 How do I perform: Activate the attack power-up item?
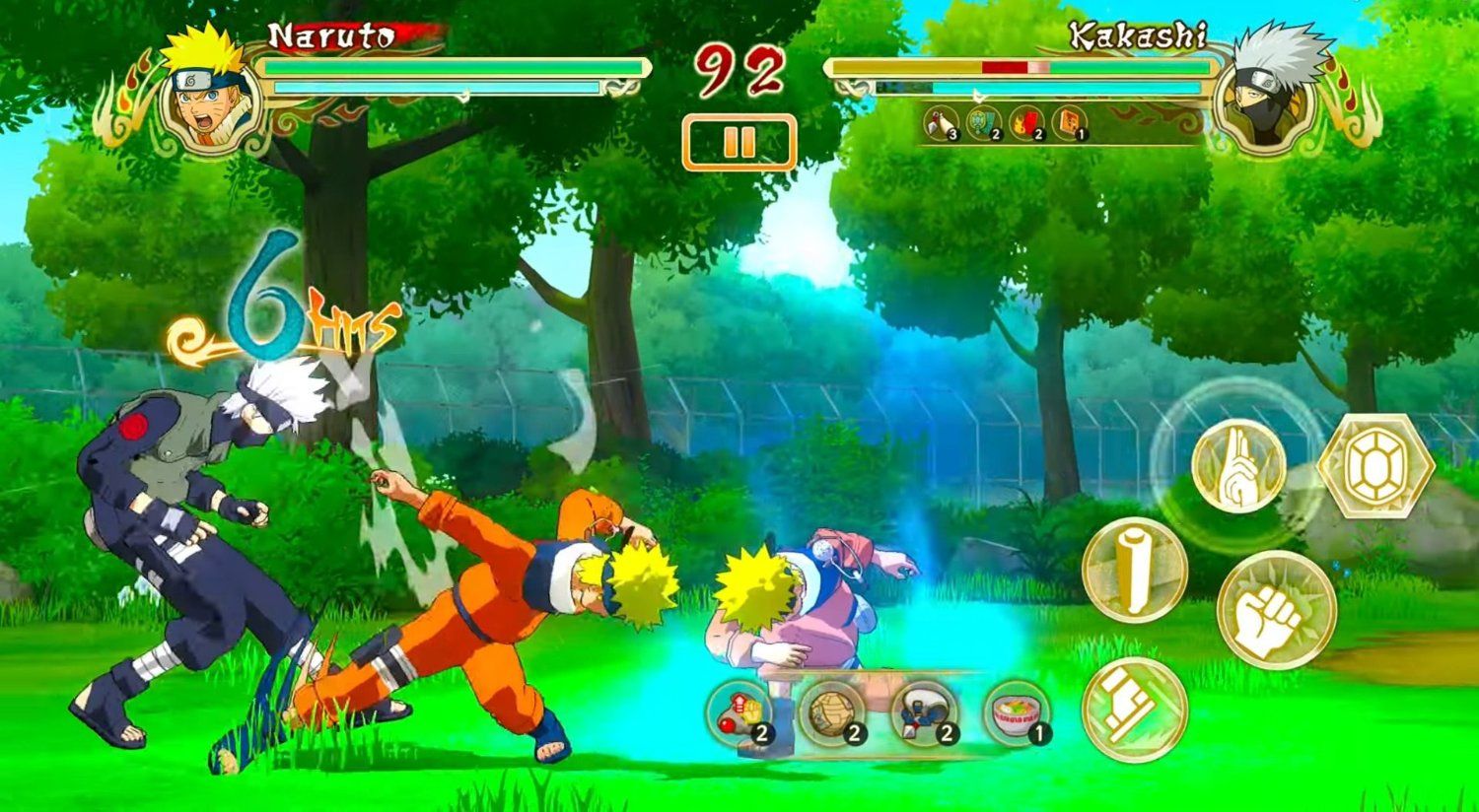point(738,711)
